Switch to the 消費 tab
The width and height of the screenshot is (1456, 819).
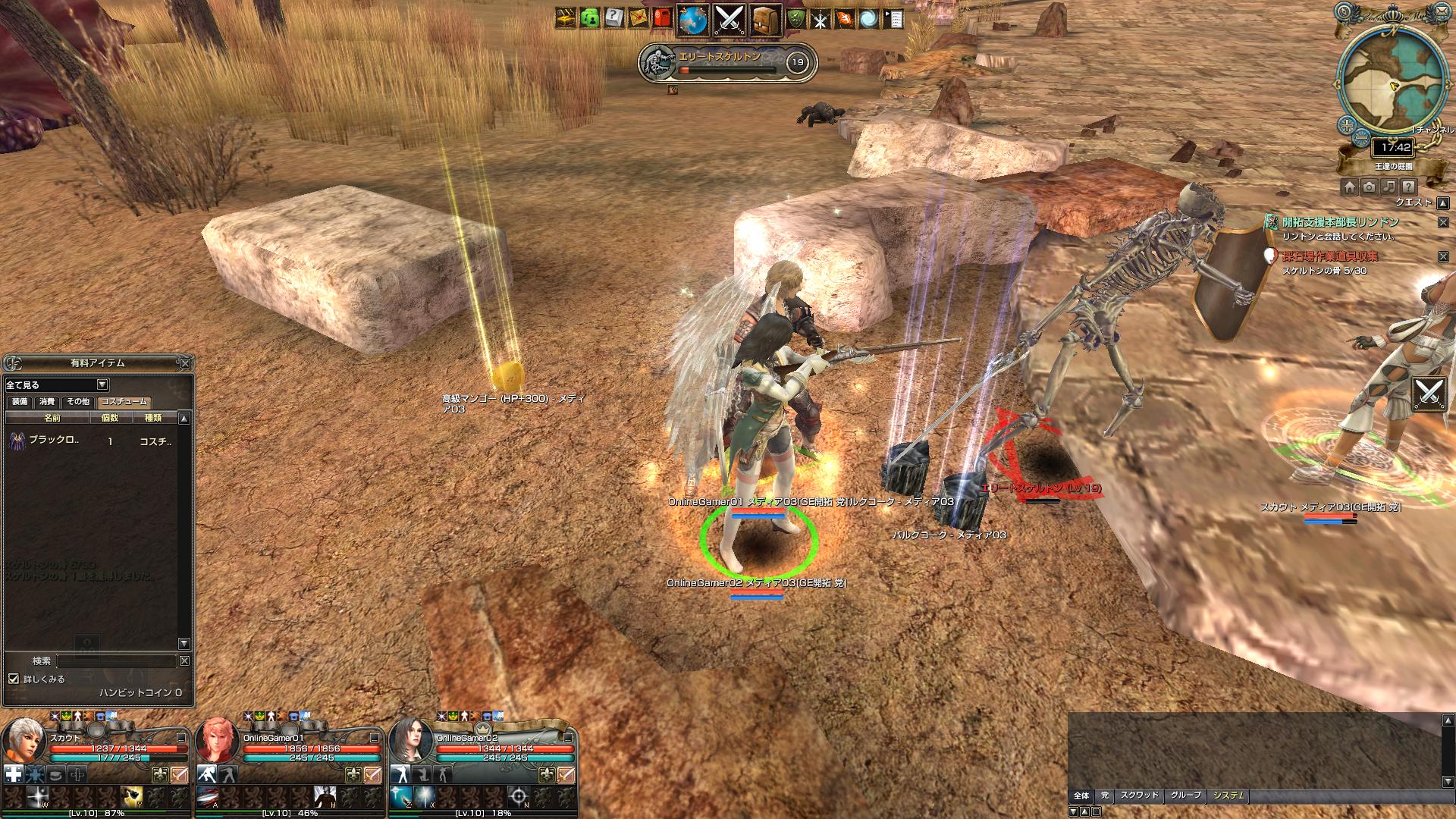[x=48, y=402]
